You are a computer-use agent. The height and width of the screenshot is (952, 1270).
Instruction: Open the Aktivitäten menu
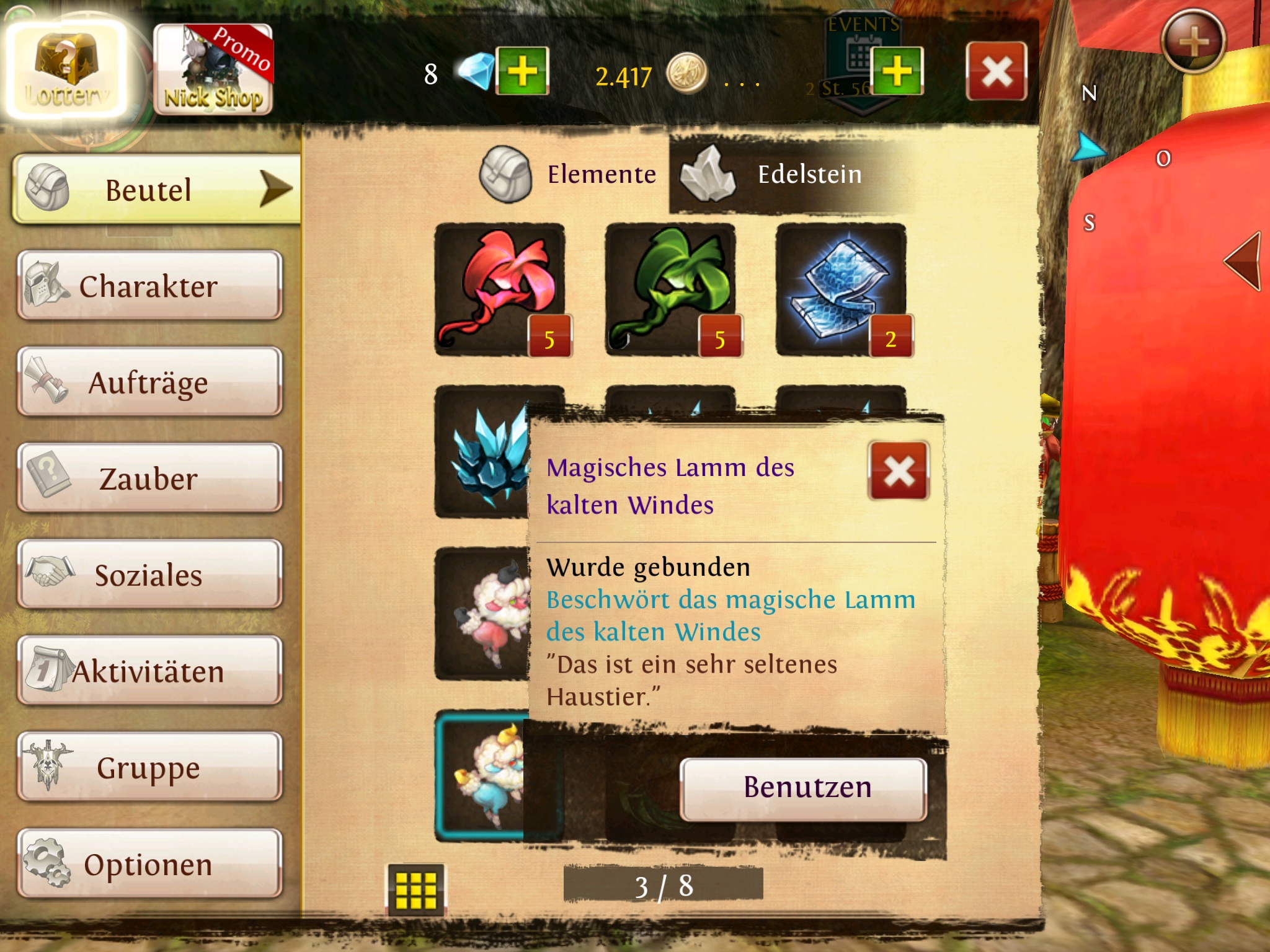click(149, 671)
